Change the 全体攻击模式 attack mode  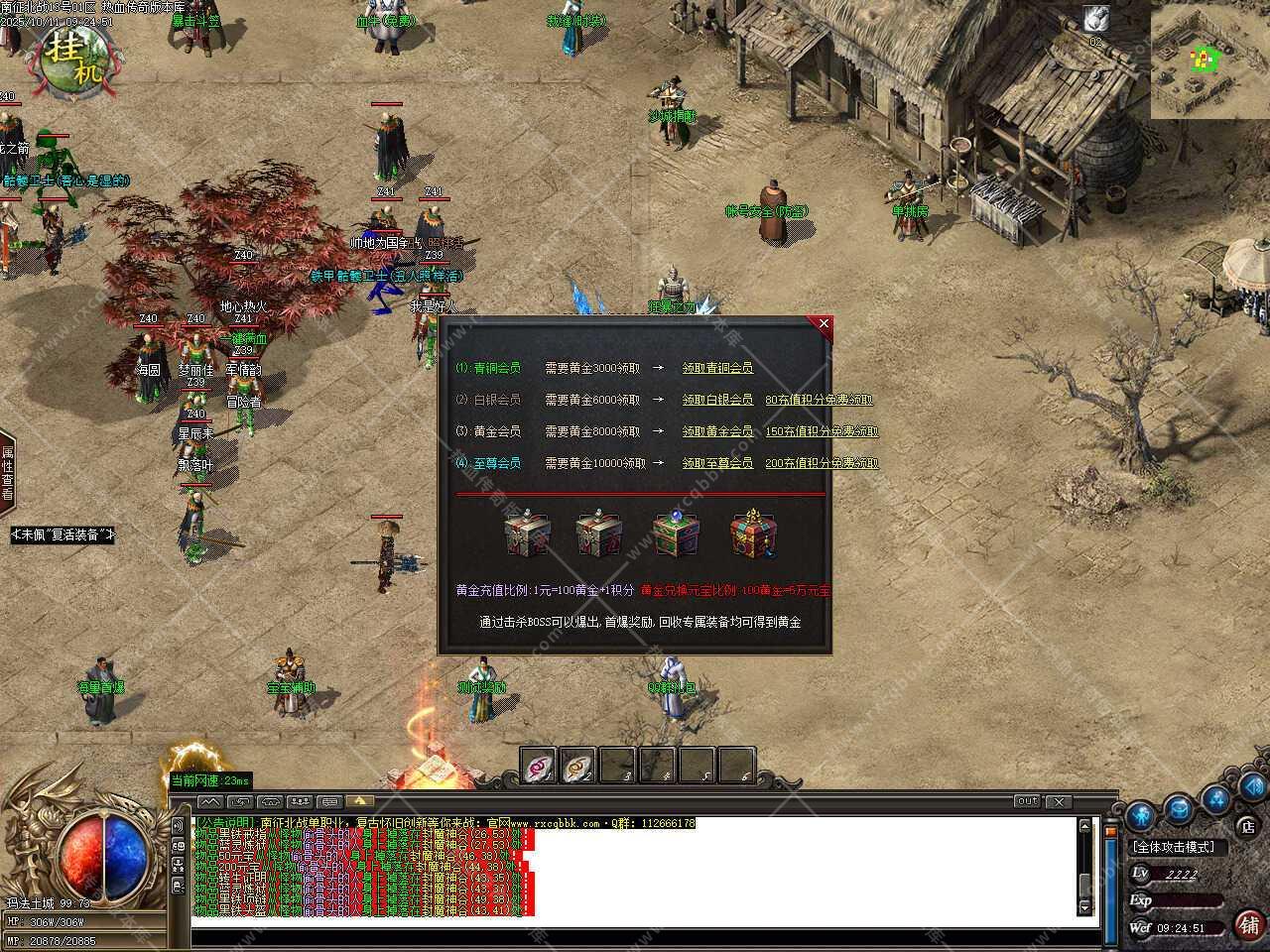point(1180,847)
